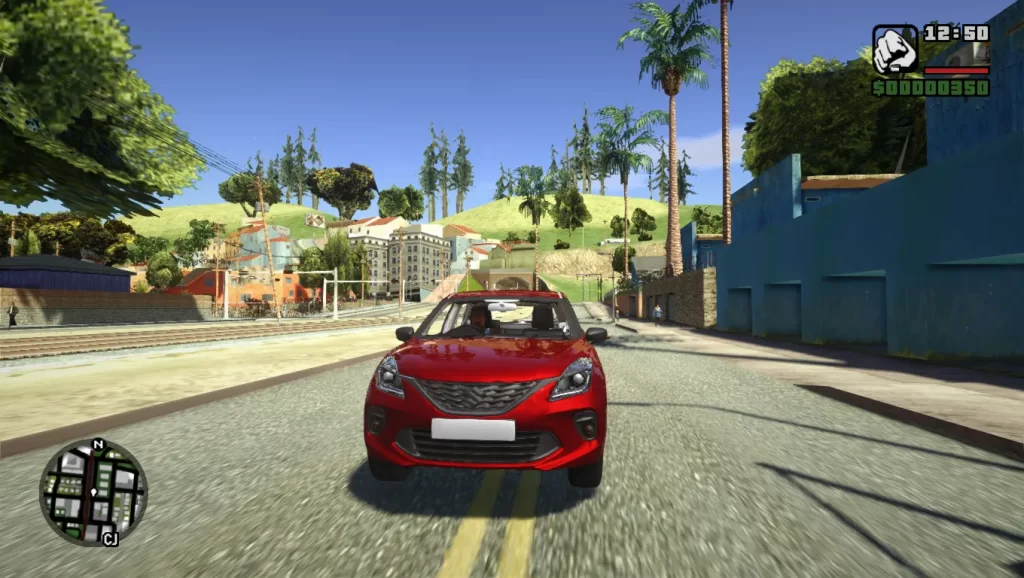Screen dimensions: 1024x578
Task: Click the fist weapon icon
Action: click(895, 50)
